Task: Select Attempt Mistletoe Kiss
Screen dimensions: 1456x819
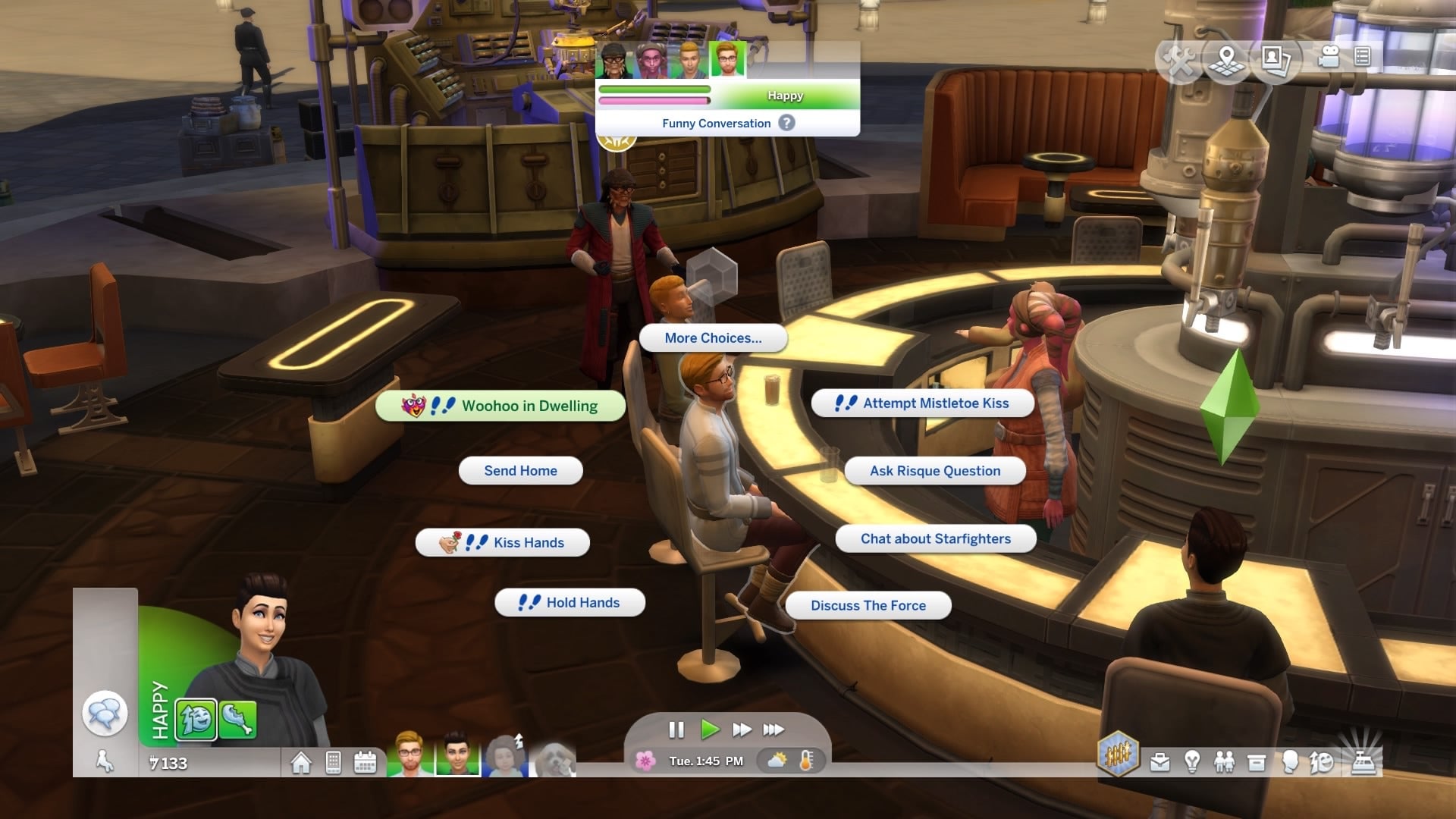Action: coord(922,403)
